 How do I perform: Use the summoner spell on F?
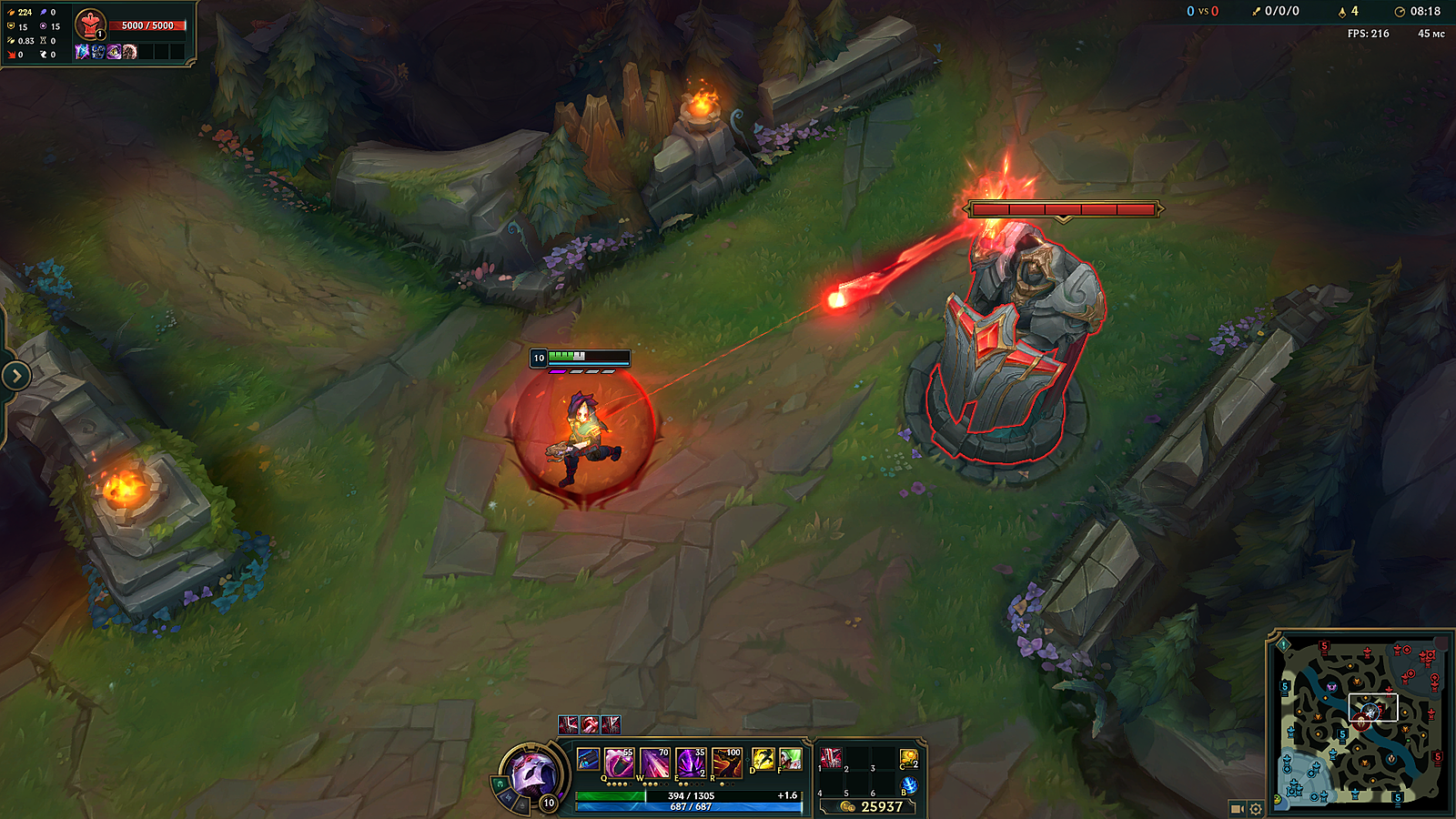pyautogui.click(x=790, y=759)
